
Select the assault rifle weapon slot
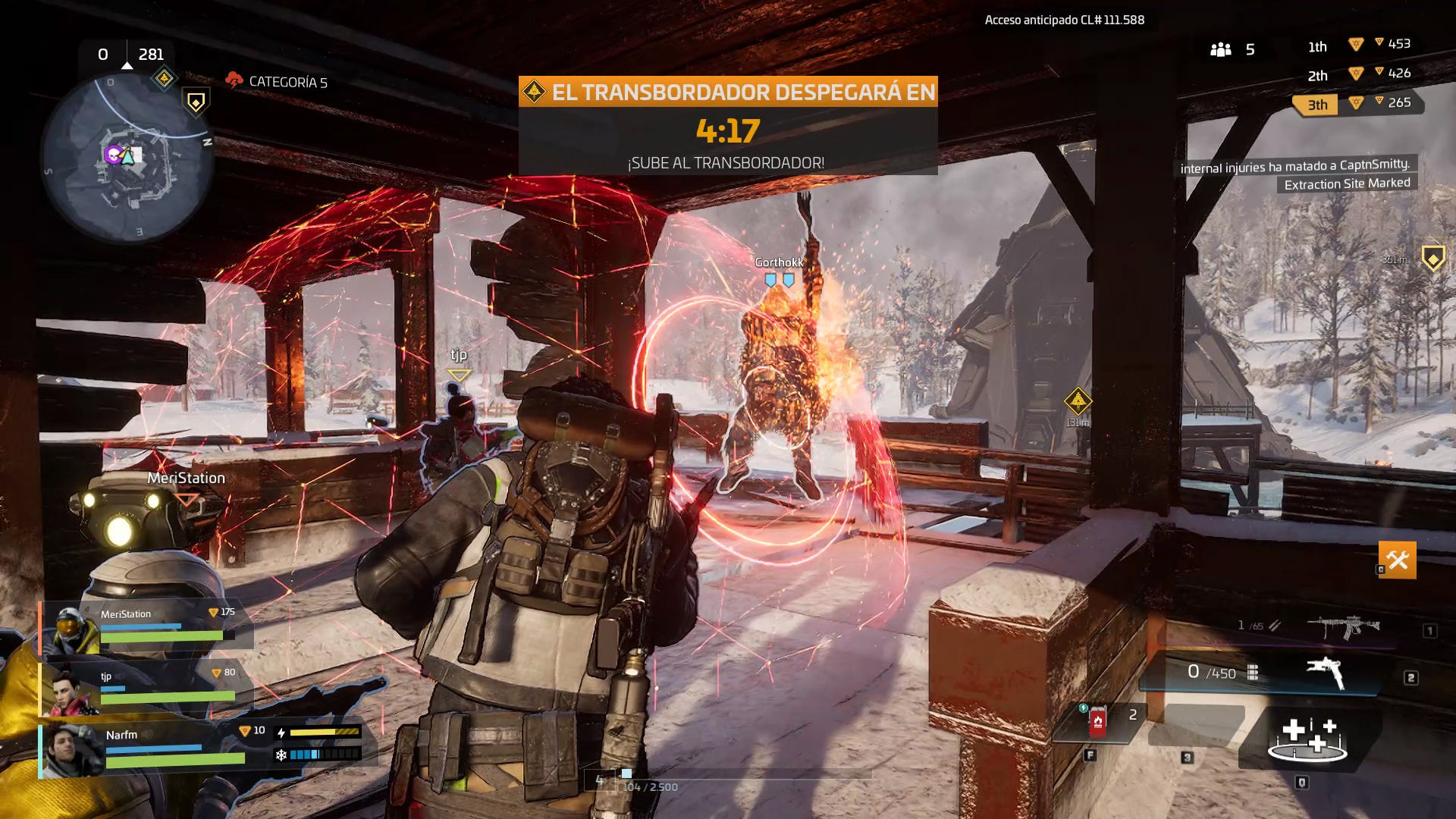pyautogui.click(x=1343, y=626)
